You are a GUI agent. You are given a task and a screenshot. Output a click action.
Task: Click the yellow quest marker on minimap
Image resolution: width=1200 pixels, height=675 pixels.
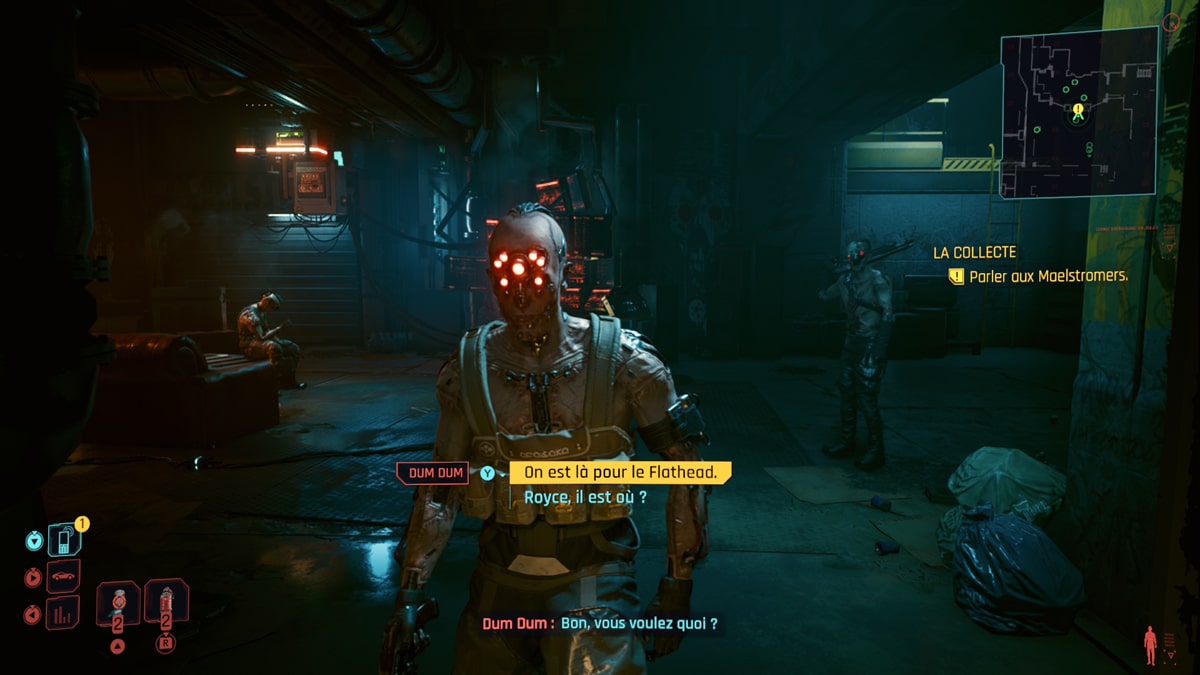click(1078, 110)
